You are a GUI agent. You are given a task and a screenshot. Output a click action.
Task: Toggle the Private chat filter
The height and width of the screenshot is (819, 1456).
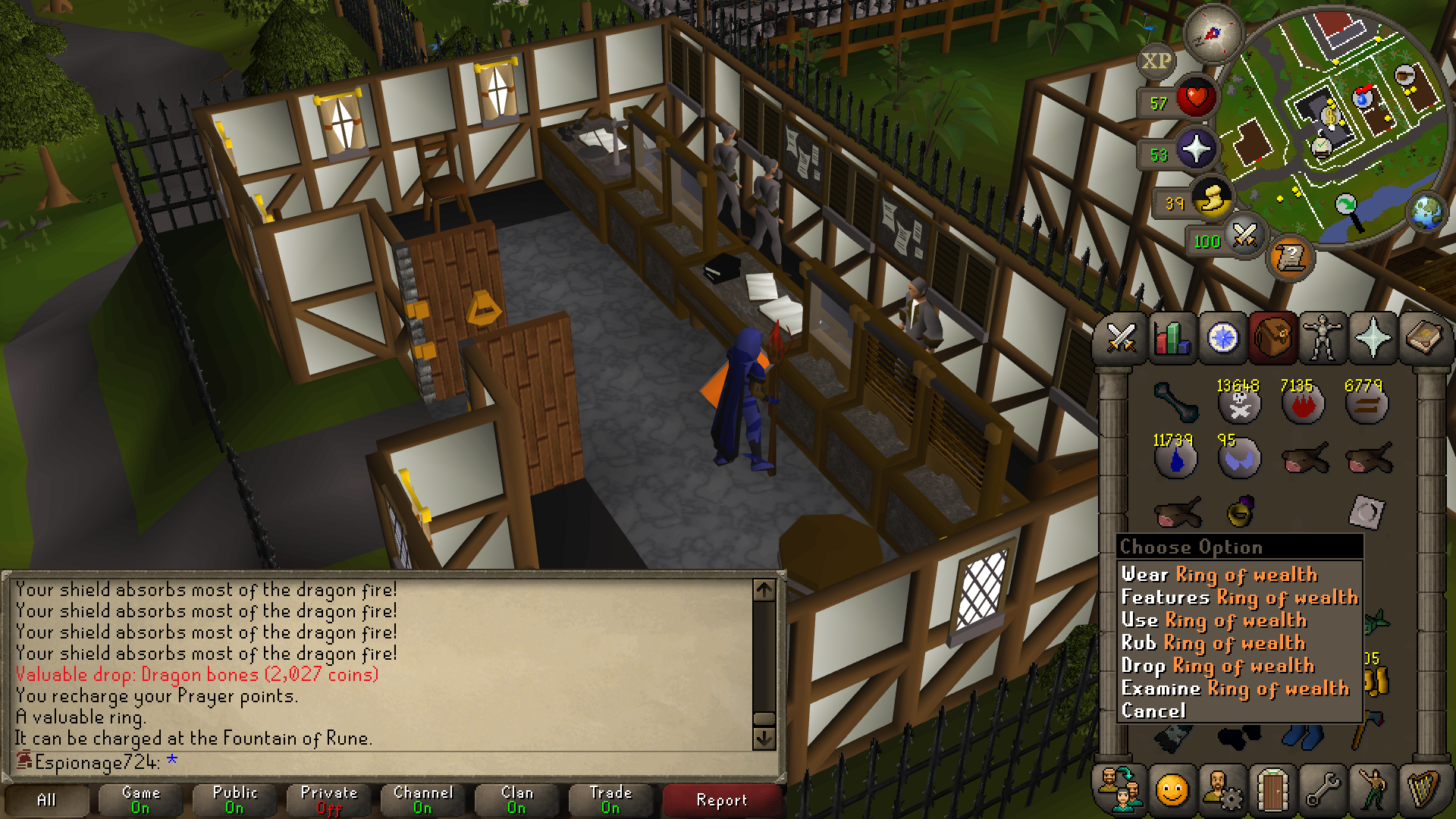click(328, 799)
